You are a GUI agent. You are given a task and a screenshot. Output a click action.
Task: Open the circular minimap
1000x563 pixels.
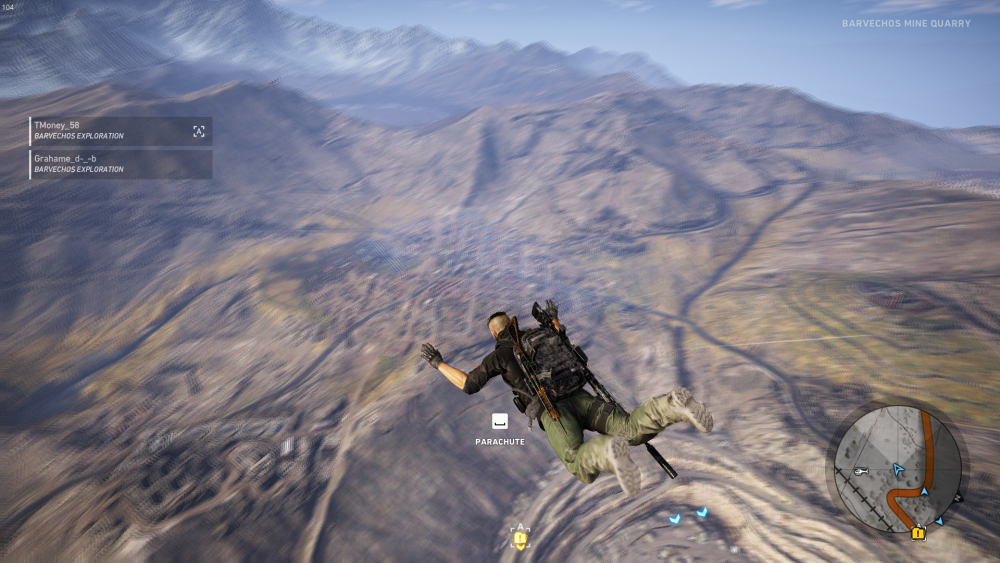pos(897,468)
